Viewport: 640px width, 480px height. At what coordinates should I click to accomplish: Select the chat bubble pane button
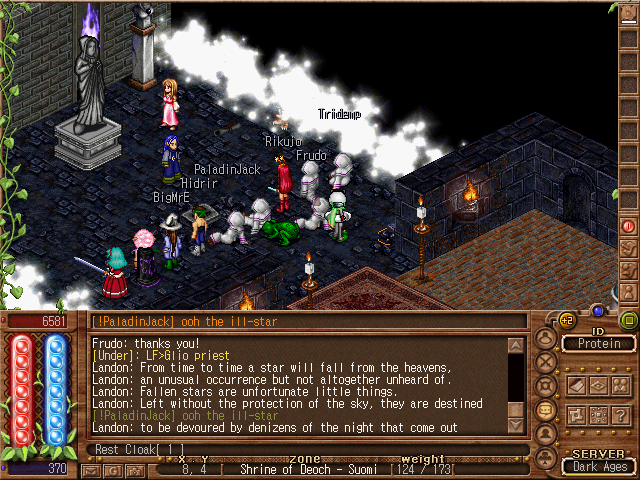coord(545,410)
